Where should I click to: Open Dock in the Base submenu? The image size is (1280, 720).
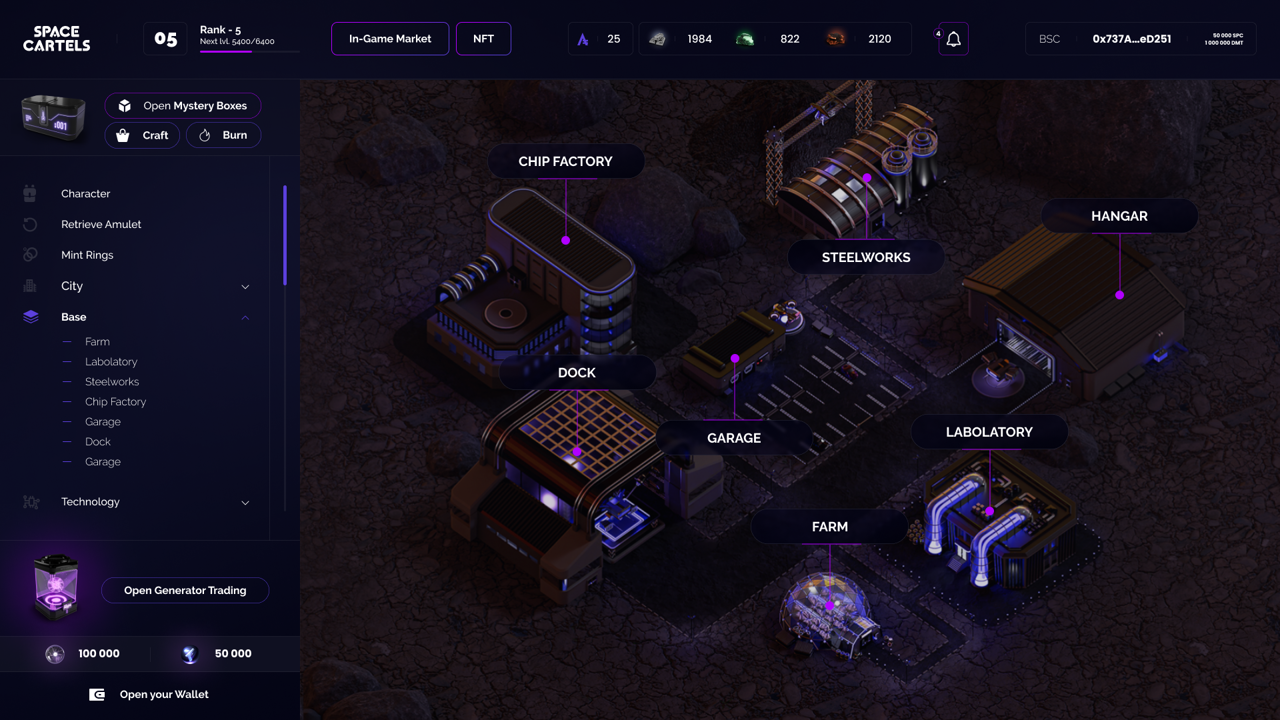click(x=98, y=442)
